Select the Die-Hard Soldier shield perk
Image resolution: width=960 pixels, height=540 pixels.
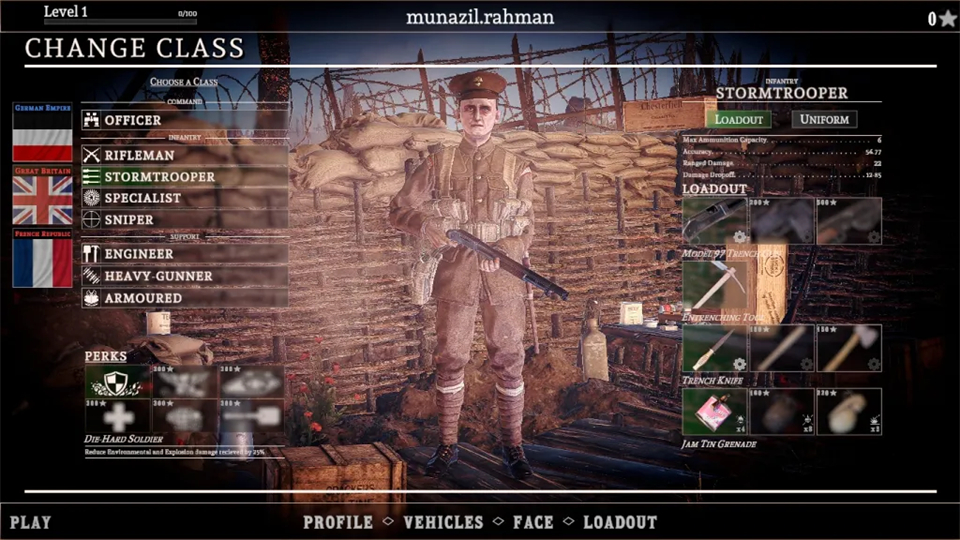point(117,381)
